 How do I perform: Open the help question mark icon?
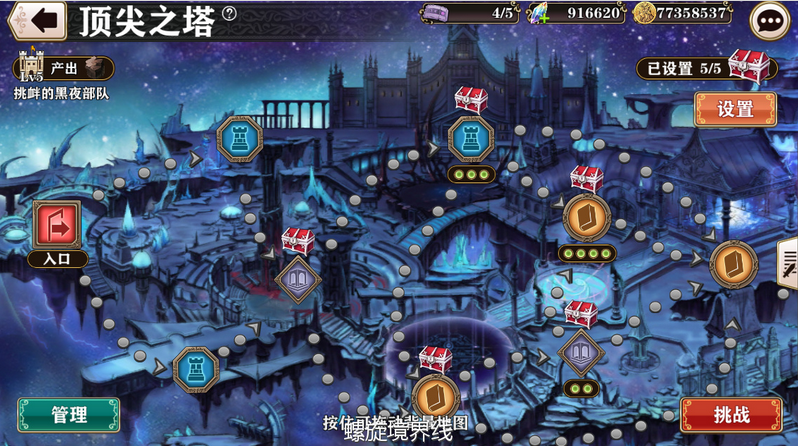230,14
